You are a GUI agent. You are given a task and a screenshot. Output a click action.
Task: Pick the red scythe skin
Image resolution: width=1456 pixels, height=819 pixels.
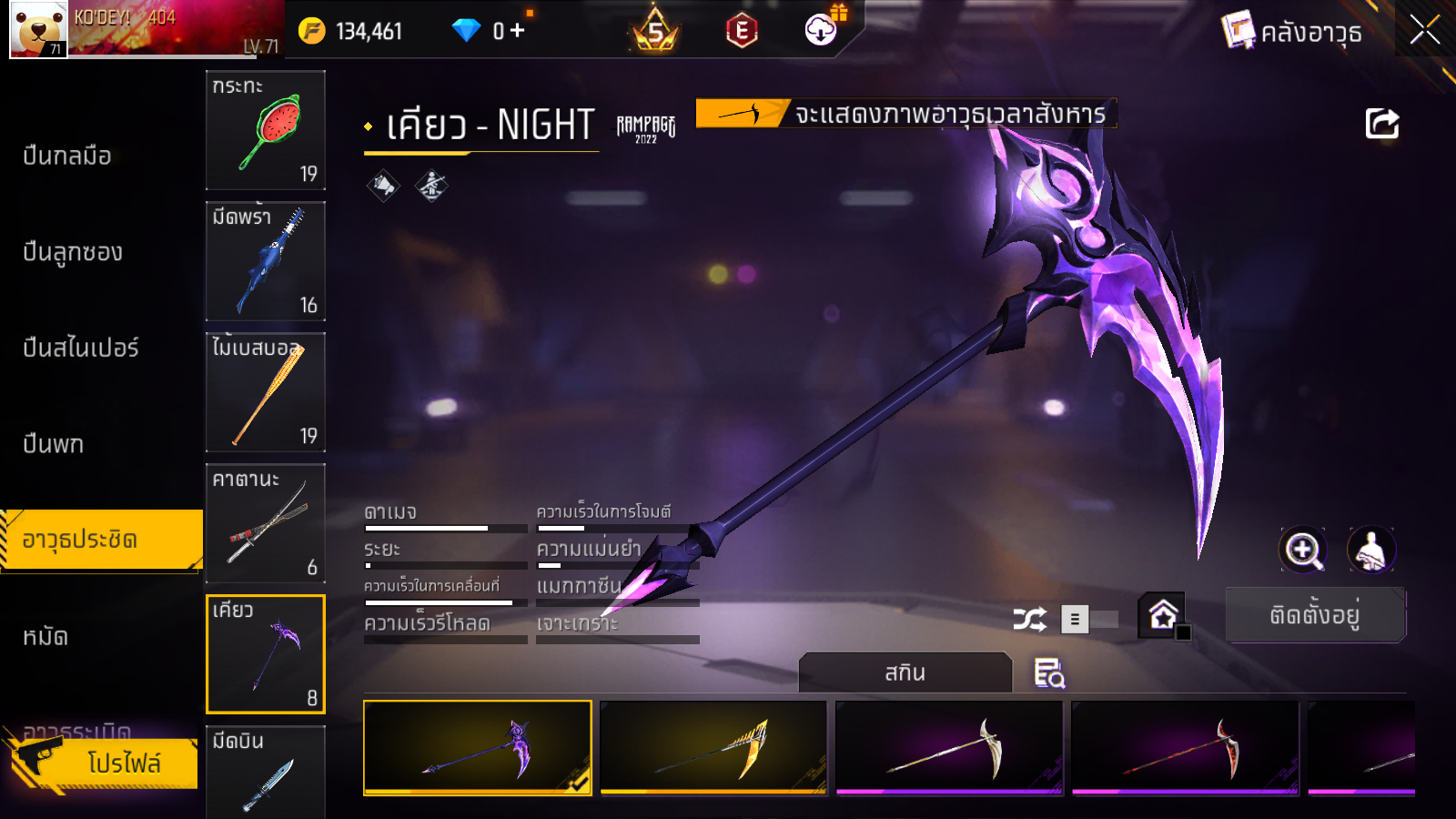[1185, 747]
